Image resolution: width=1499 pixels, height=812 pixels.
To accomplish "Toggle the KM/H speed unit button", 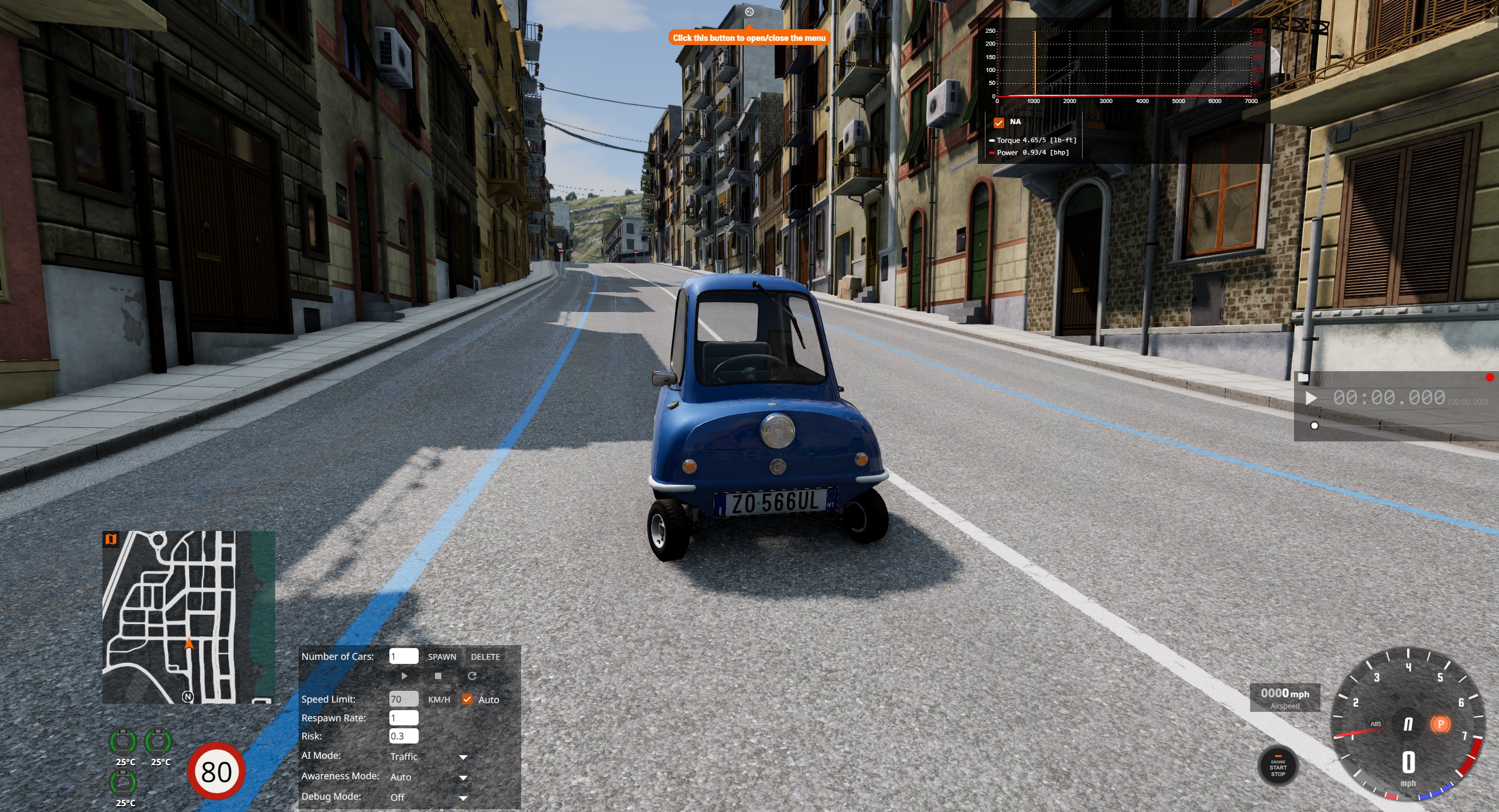I will tap(439, 700).
